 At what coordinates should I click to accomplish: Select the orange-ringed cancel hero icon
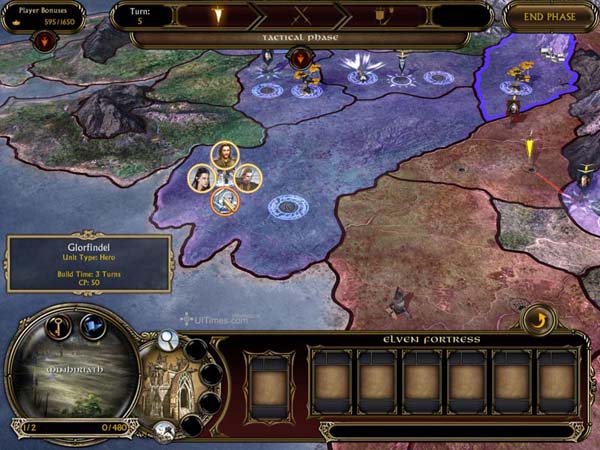(x=225, y=200)
